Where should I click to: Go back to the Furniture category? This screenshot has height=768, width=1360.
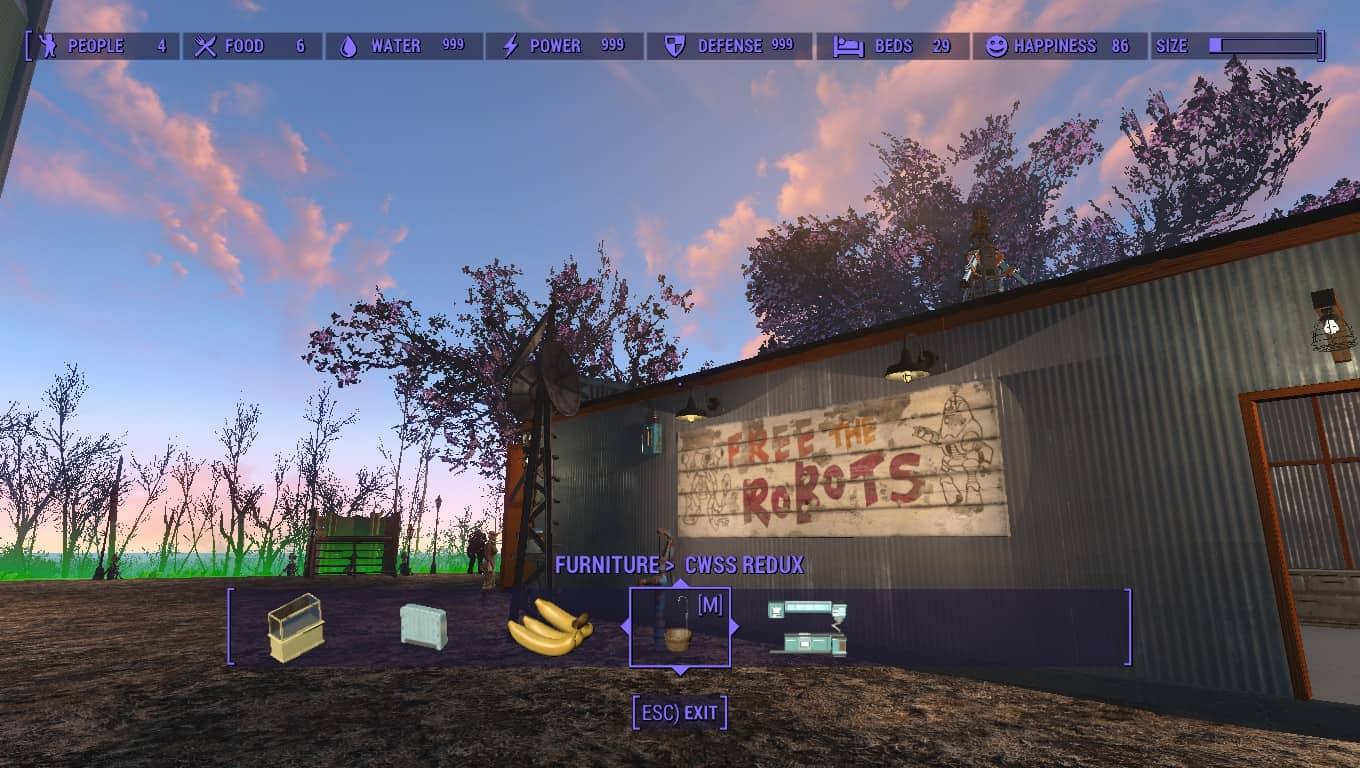[x=606, y=565]
